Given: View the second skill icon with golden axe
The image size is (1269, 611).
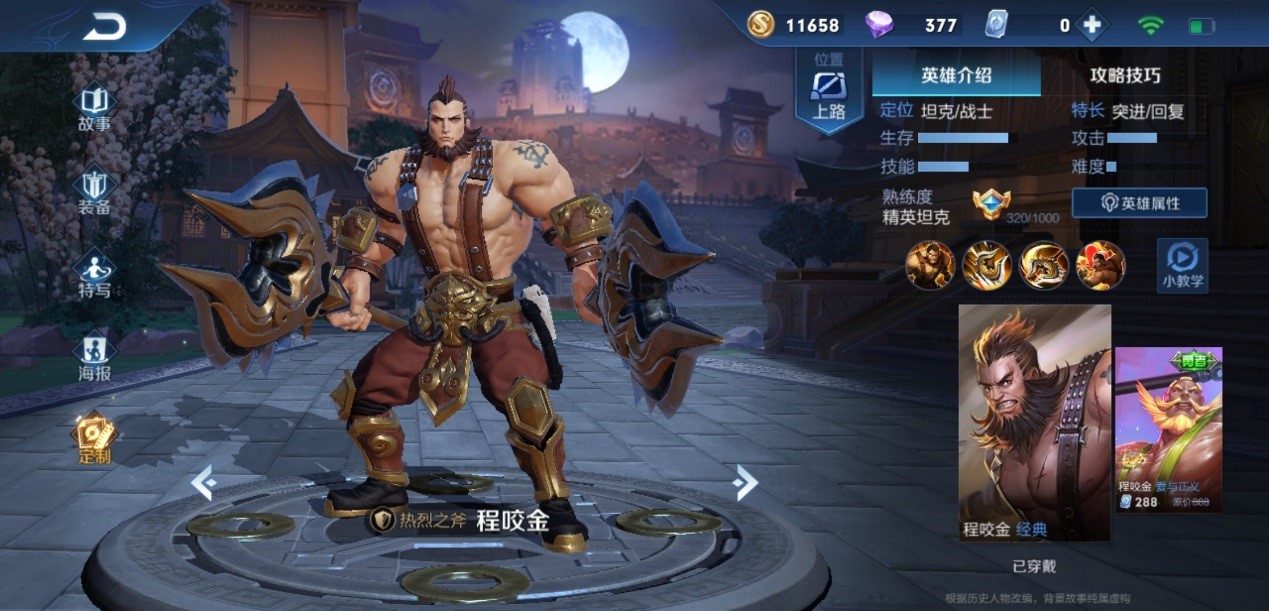Looking at the screenshot, I should pyautogui.click(x=986, y=265).
